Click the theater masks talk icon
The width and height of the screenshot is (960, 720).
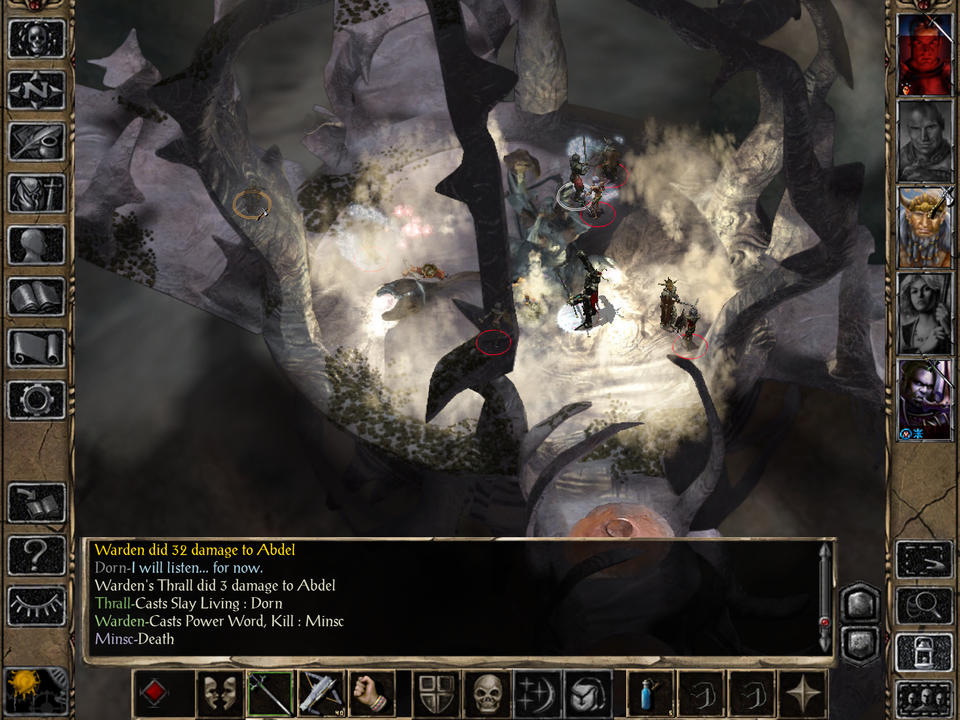pyautogui.click(x=219, y=694)
